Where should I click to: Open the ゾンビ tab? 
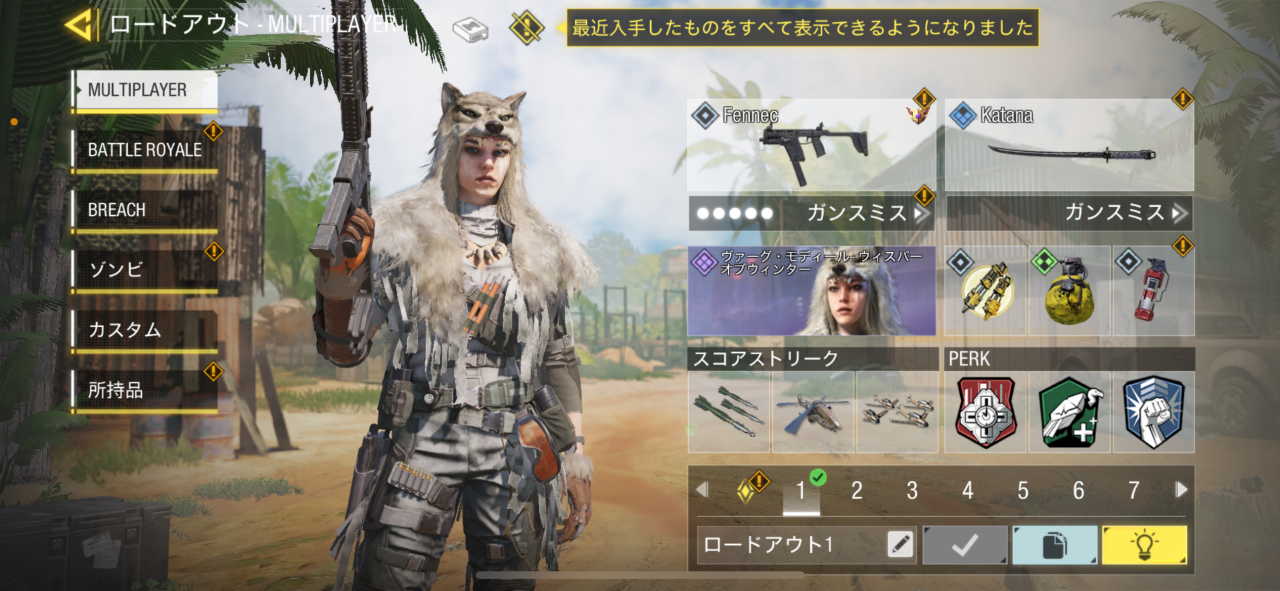point(145,270)
